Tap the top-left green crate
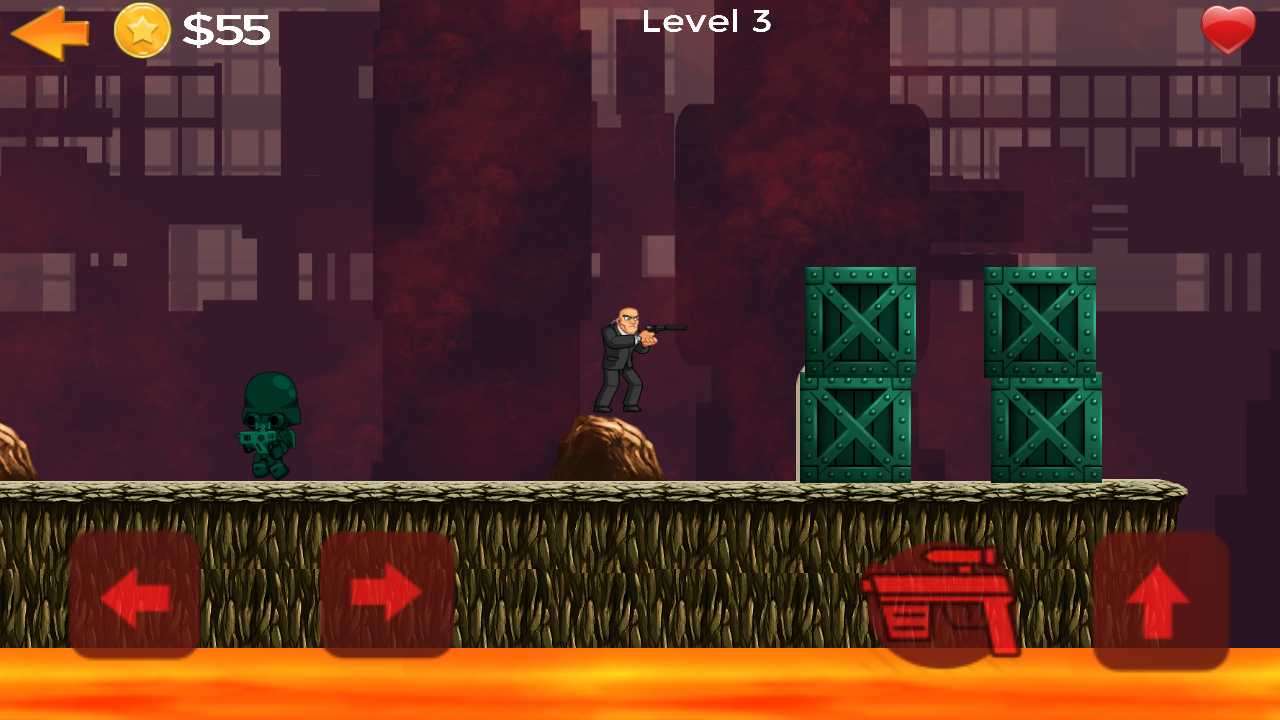1280x720 pixels. pos(858,320)
